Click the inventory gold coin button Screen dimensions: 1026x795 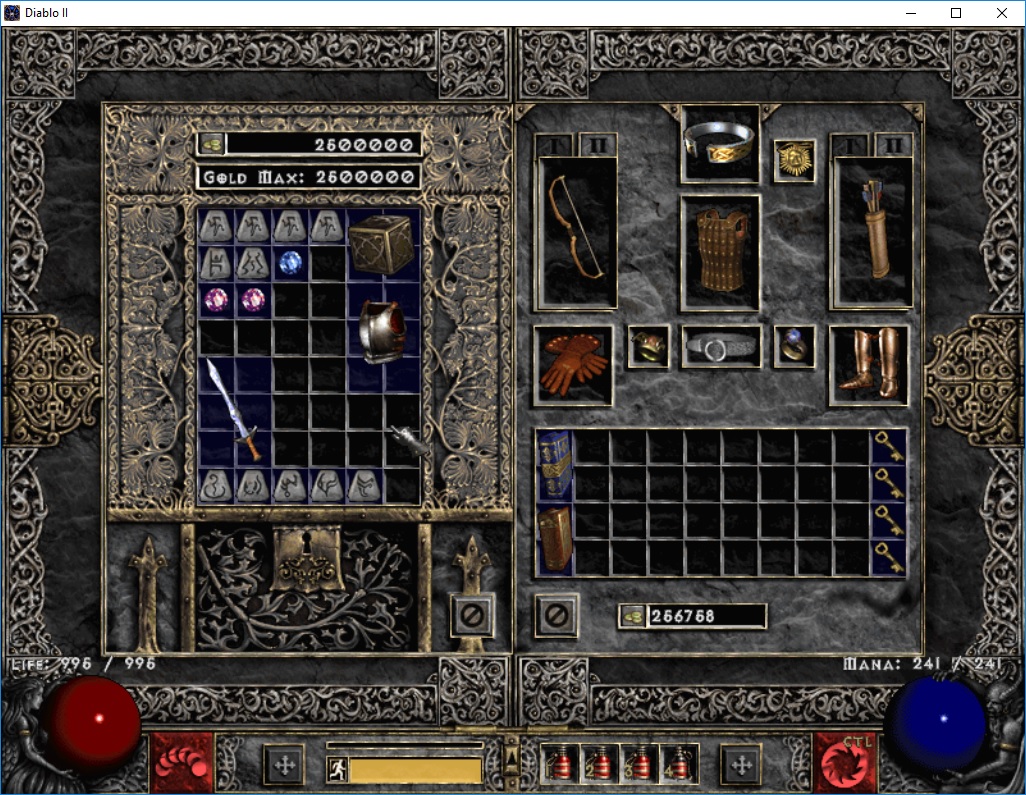pyautogui.click(x=631, y=616)
